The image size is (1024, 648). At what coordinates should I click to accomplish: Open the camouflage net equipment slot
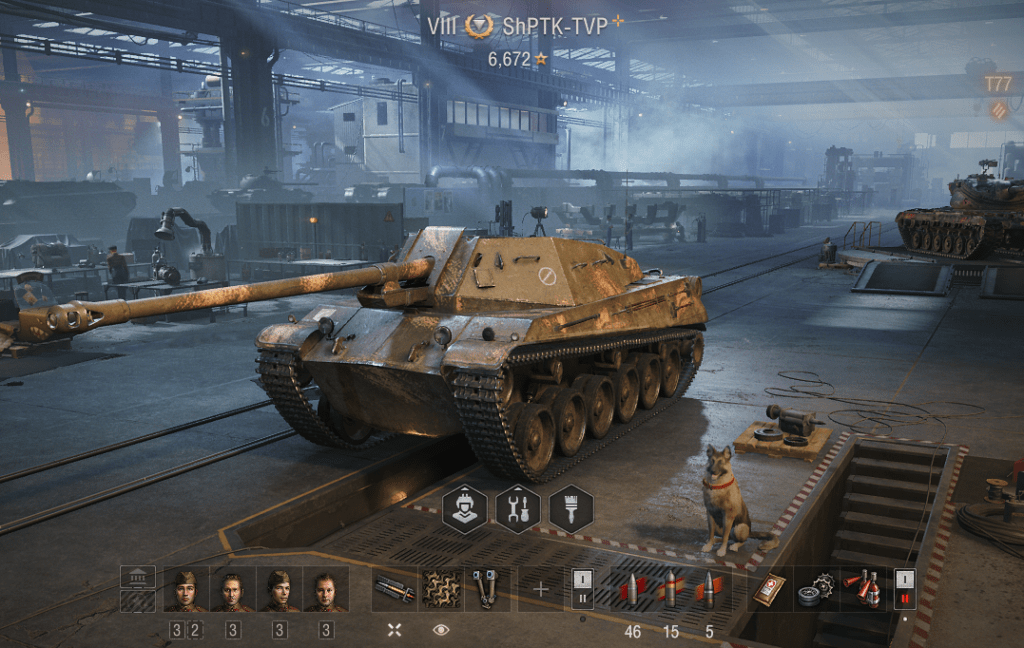[x=440, y=590]
